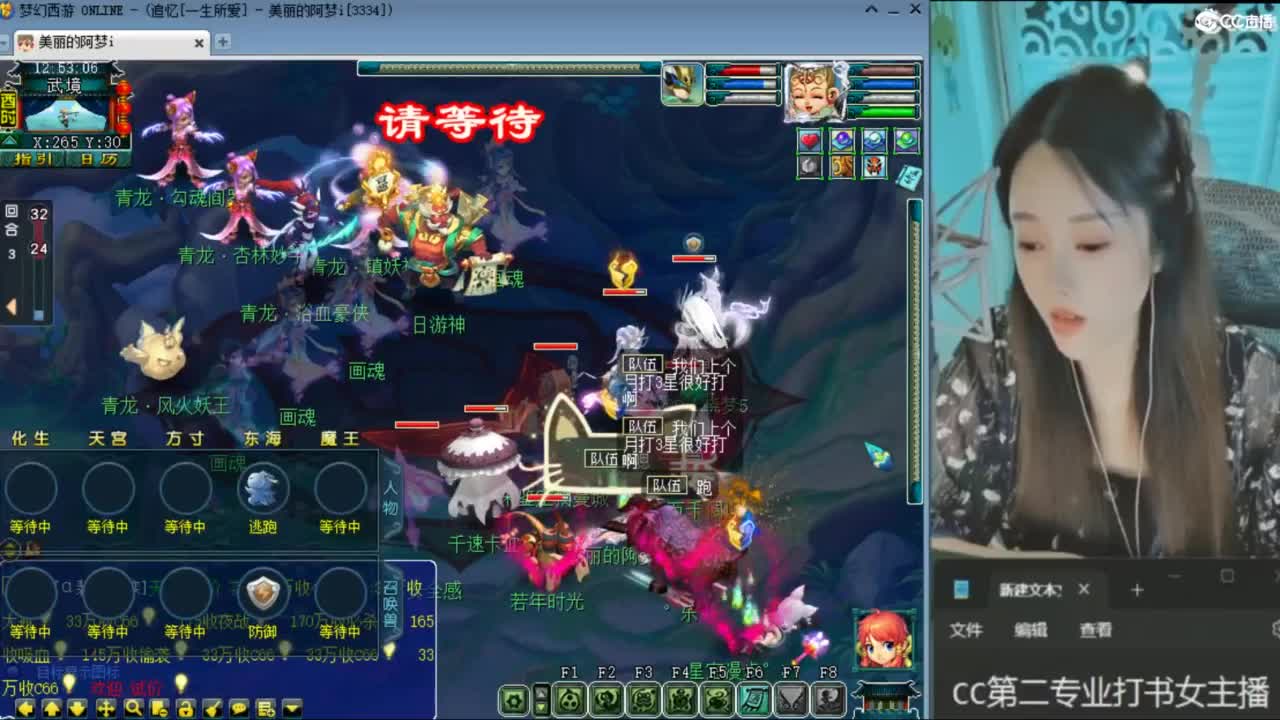Image resolution: width=1280 pixels, height=720 pixels.
Task: Click the lightbulb indicator beside 万收C66
Action: [68, 684]
